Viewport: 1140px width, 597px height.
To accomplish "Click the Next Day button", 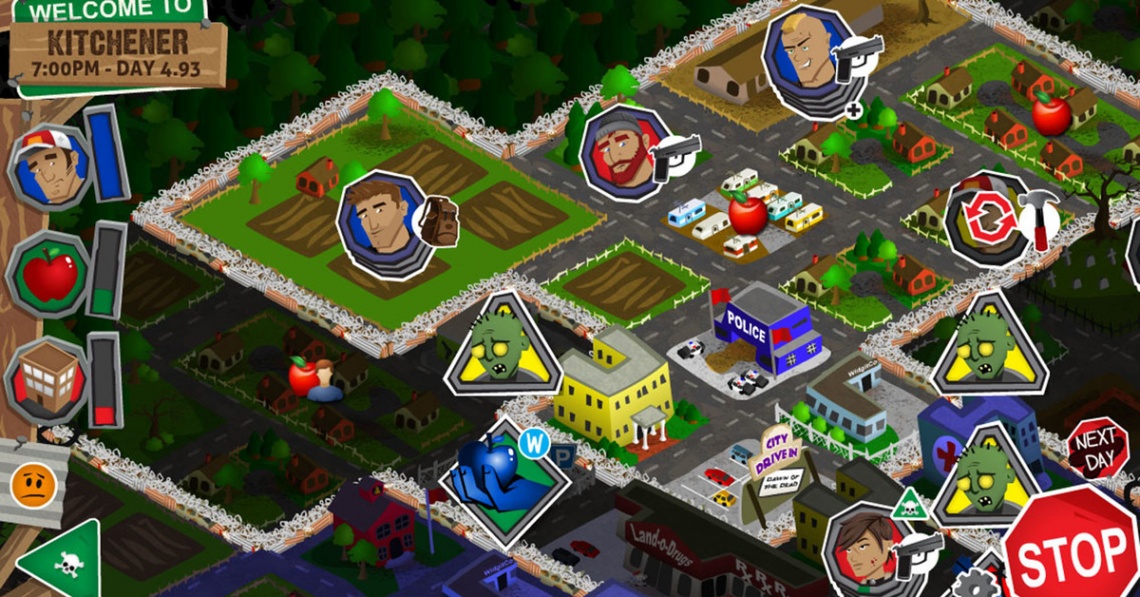I will 1096,447.
